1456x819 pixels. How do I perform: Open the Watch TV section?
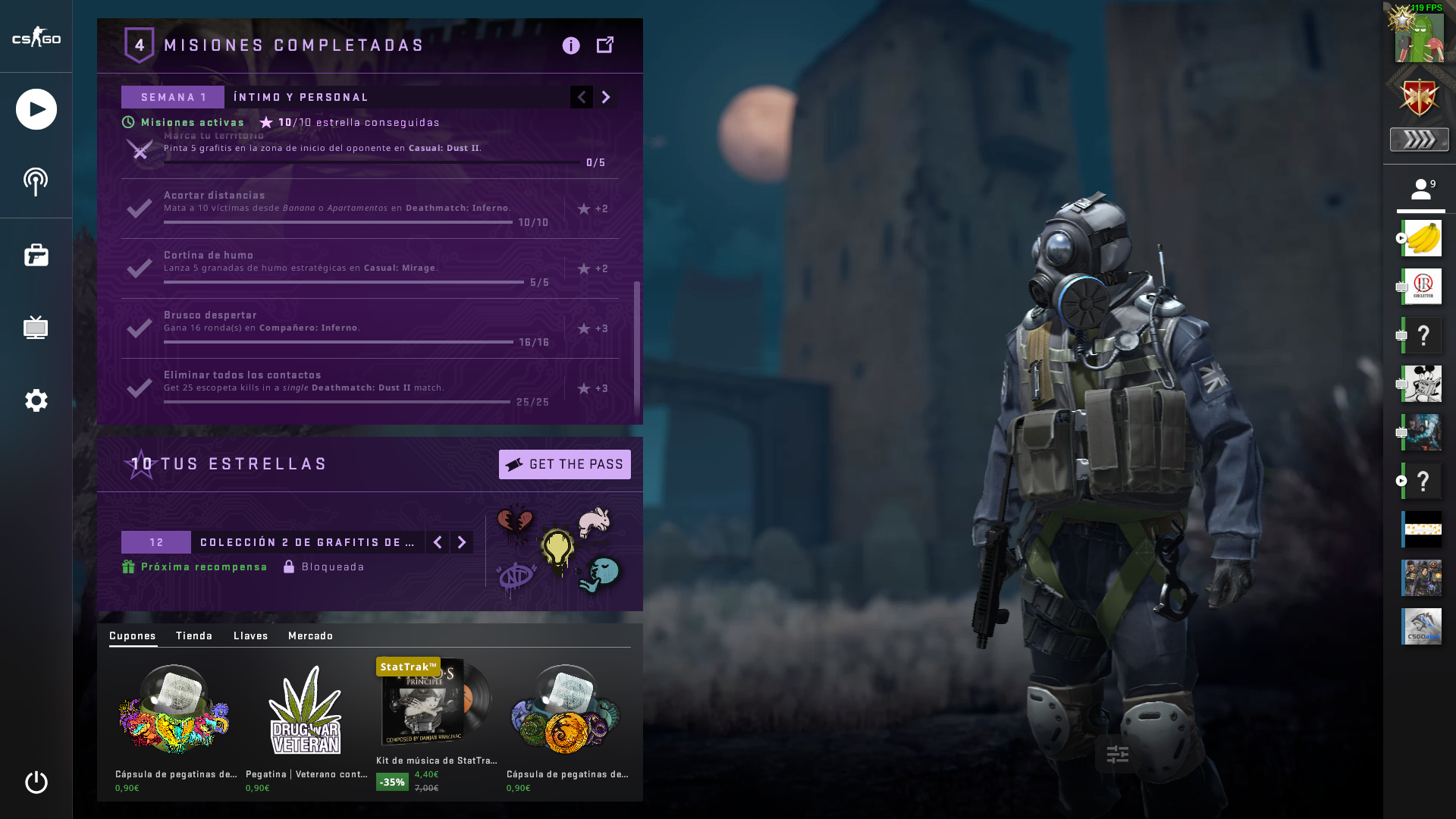click(x=36, y=328)
